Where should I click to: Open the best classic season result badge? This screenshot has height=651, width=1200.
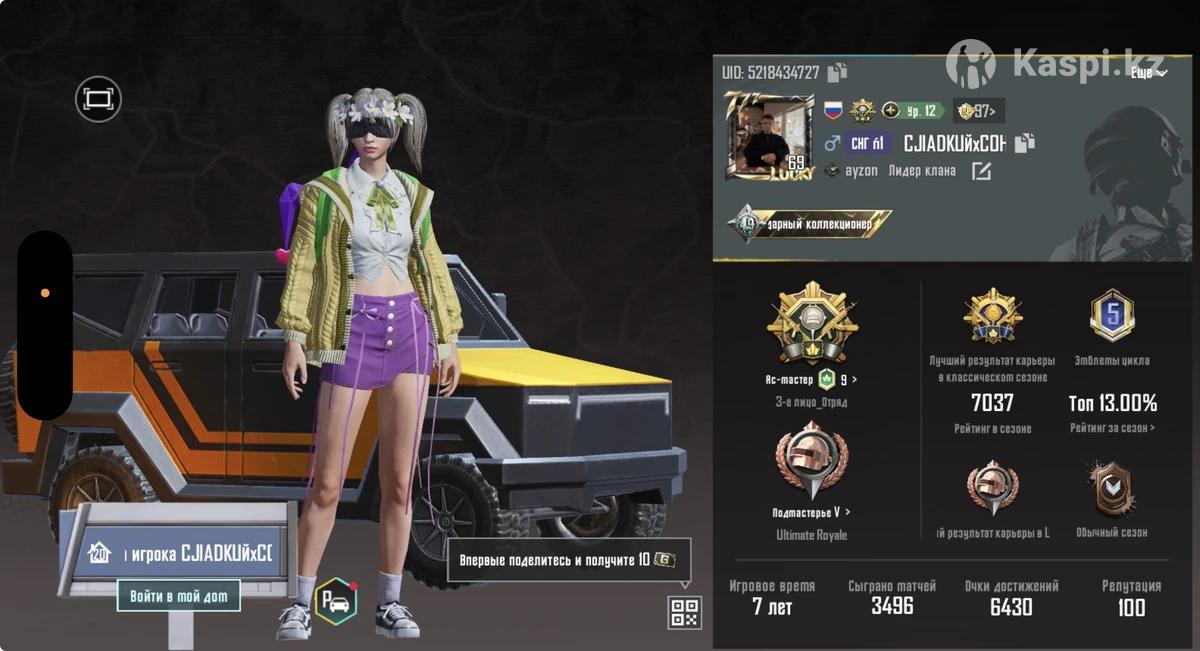click(x=992, y=317)
